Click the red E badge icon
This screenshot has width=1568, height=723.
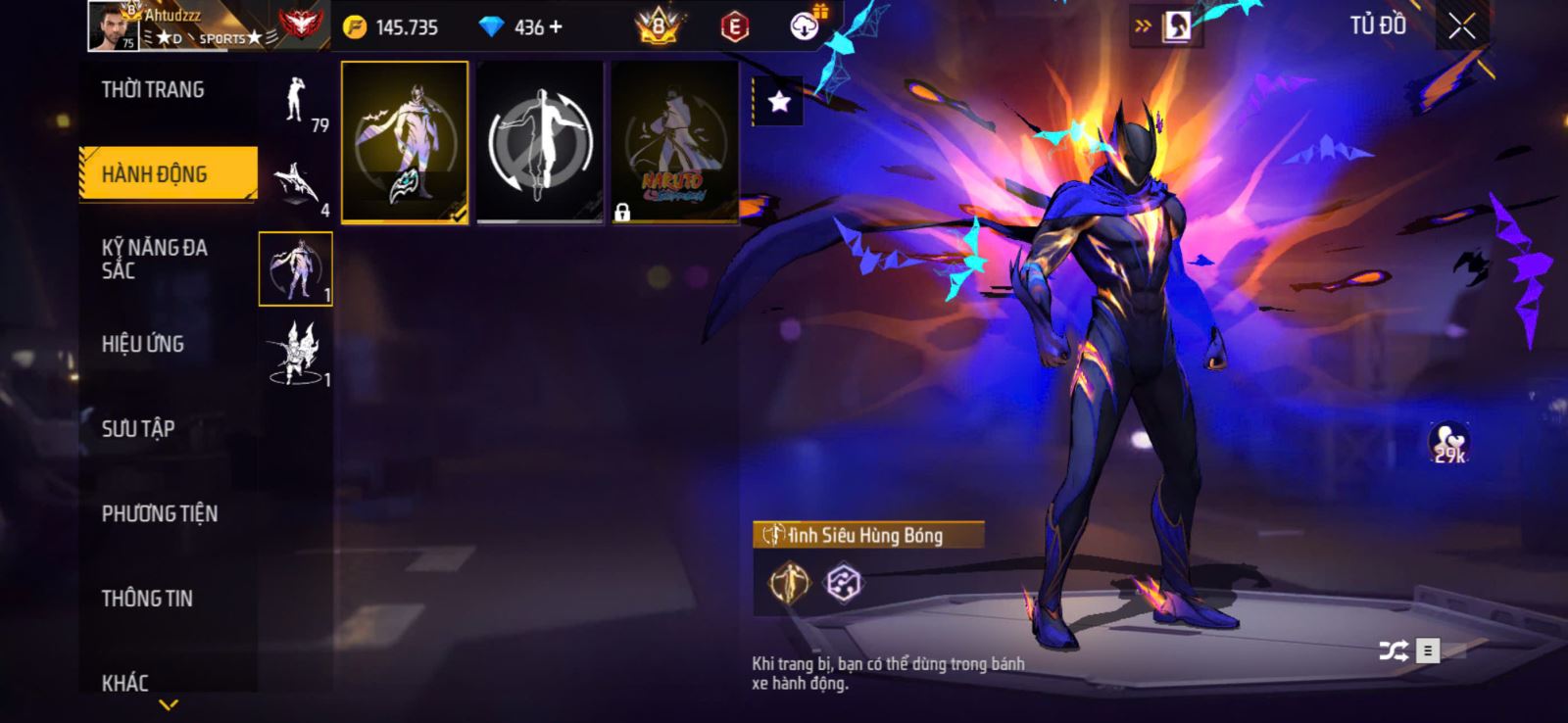click(734, 27)
